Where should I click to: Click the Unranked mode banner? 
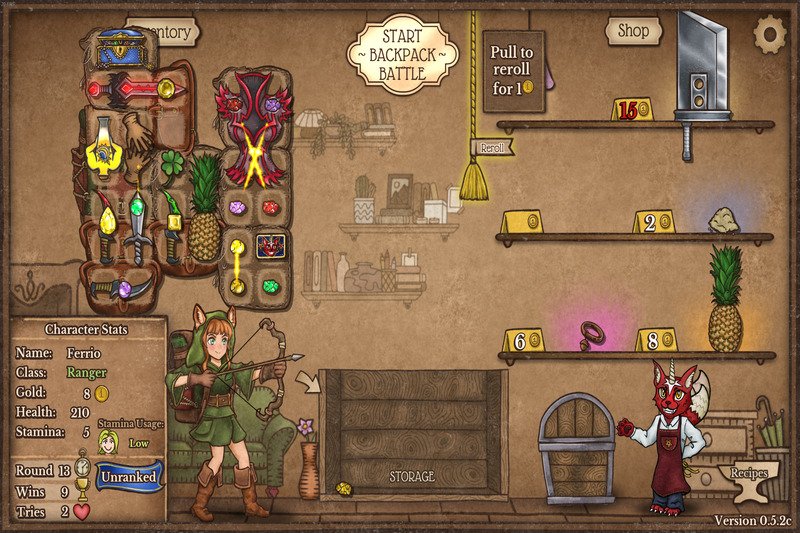(130, 477)
